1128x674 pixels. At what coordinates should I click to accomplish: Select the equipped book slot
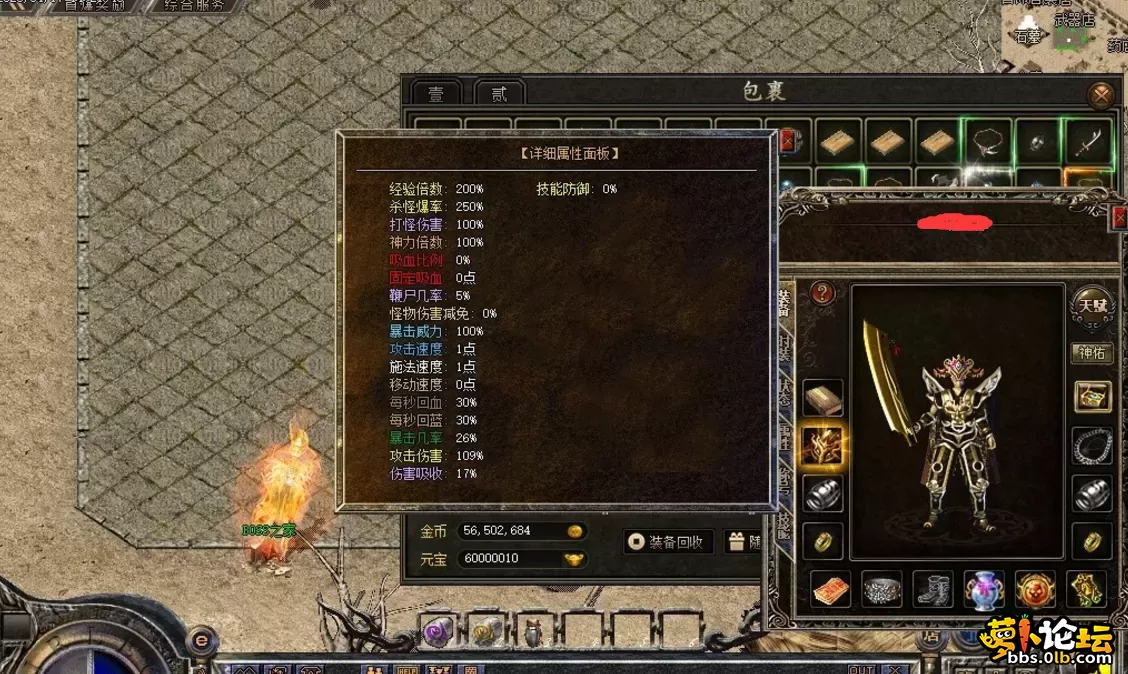tap(823, 397)
